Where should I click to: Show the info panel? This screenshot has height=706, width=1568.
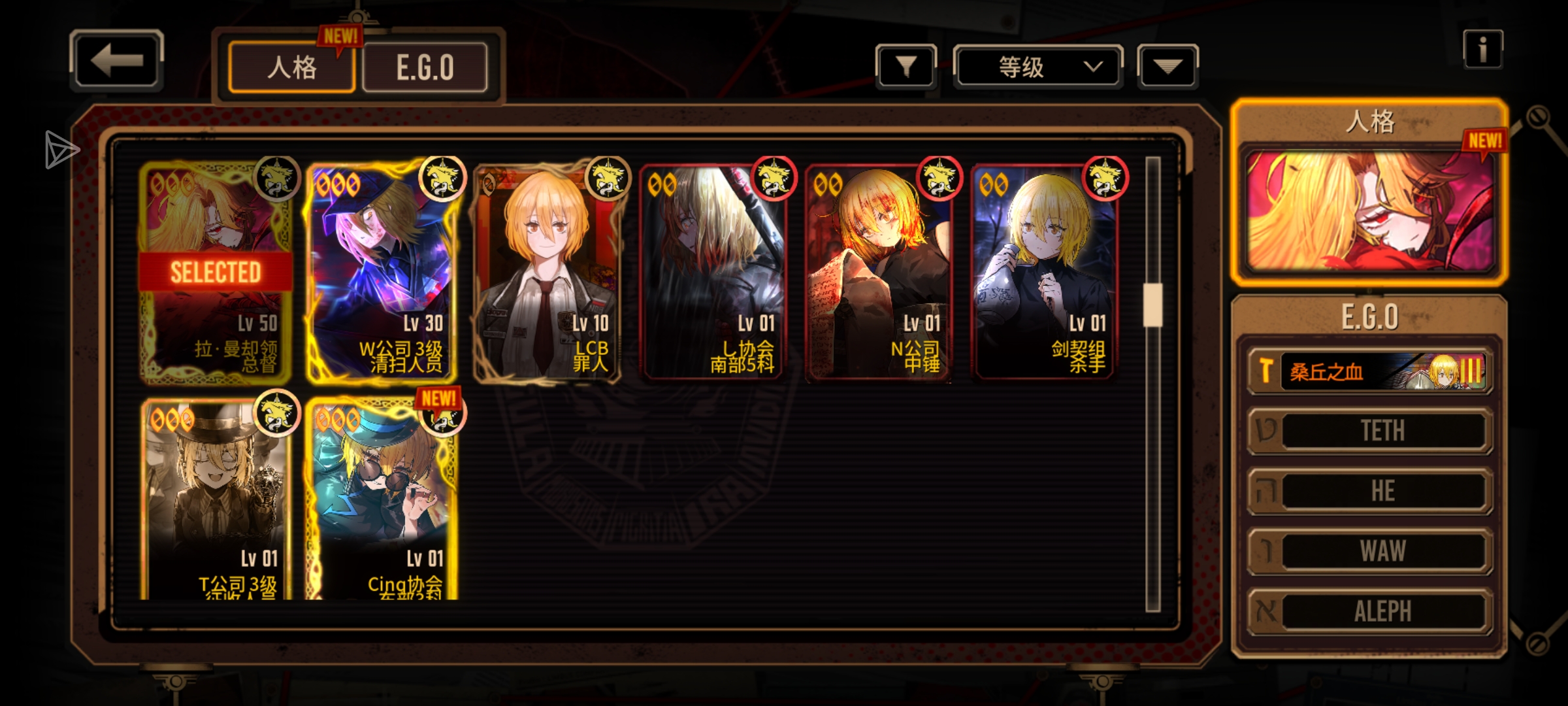click(1482, 50)
